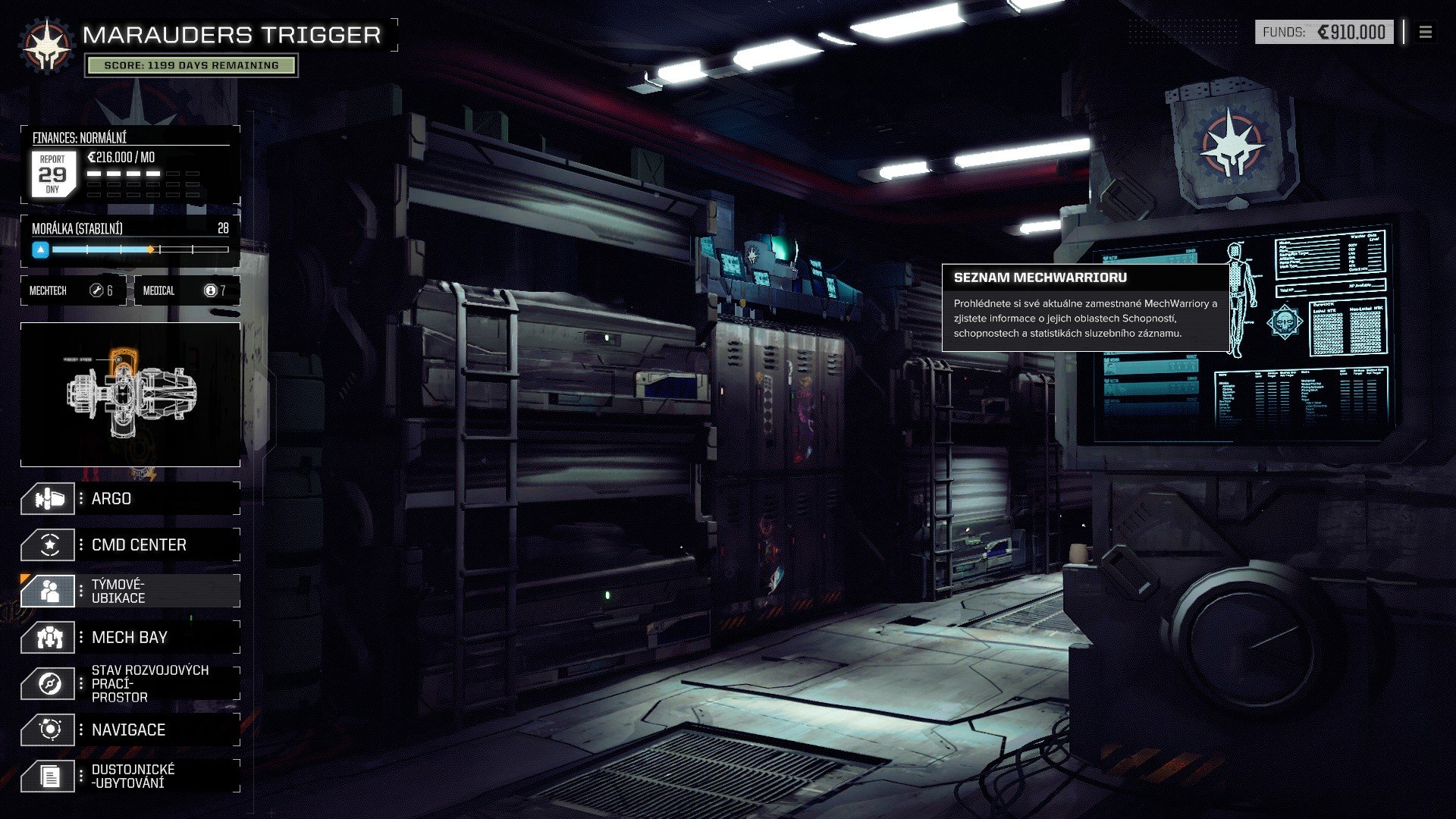1456x819 pixels.
Task: Click the Dustojnické-Ubytování document icon
Action: point(48,775)
